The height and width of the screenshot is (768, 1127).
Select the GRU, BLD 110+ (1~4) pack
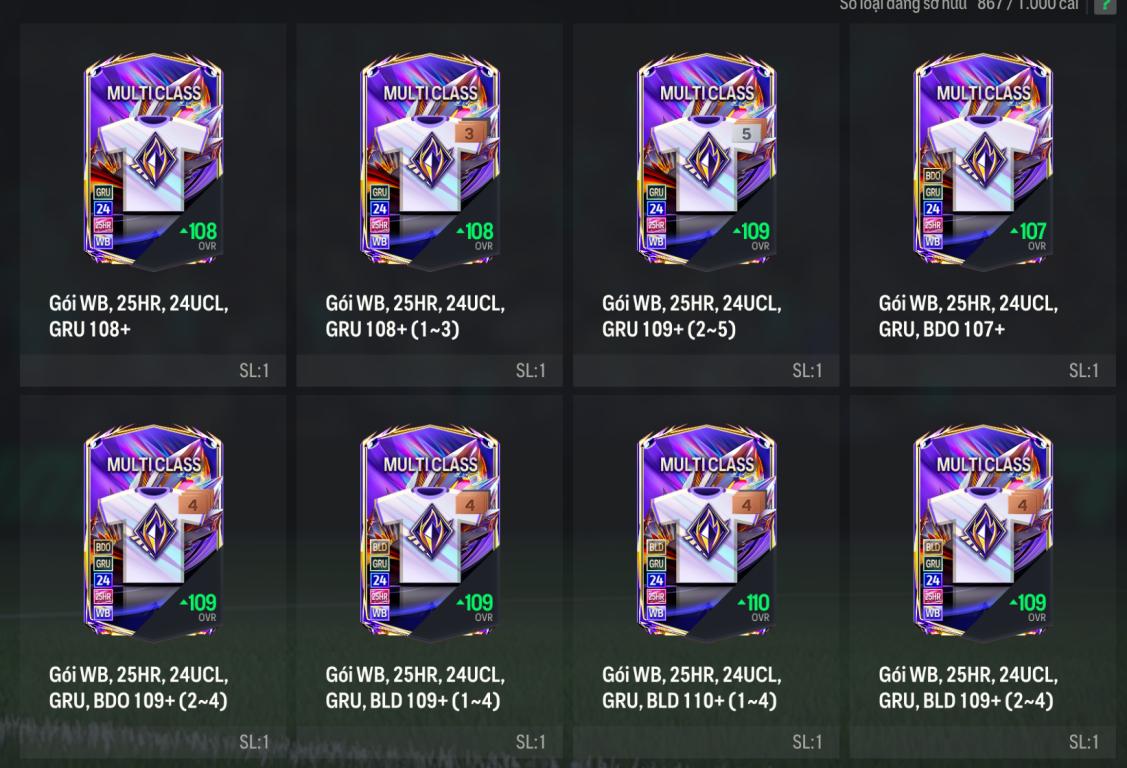pos(706,532)
